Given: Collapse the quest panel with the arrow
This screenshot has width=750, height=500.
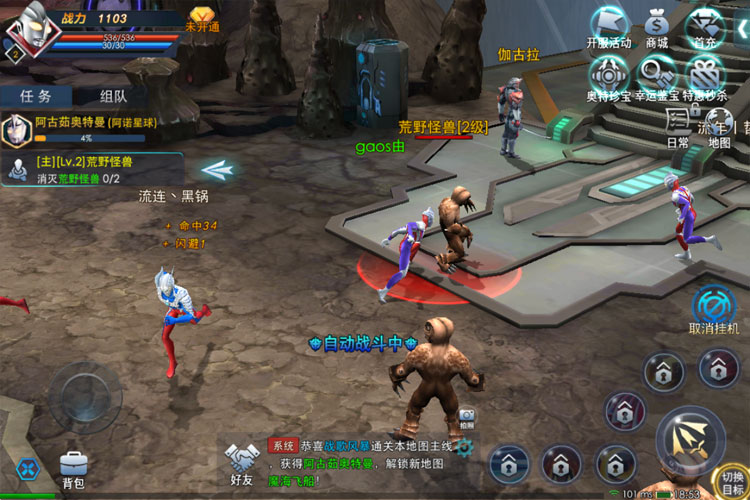Looking at the screenshot, I should pos(217,170).
